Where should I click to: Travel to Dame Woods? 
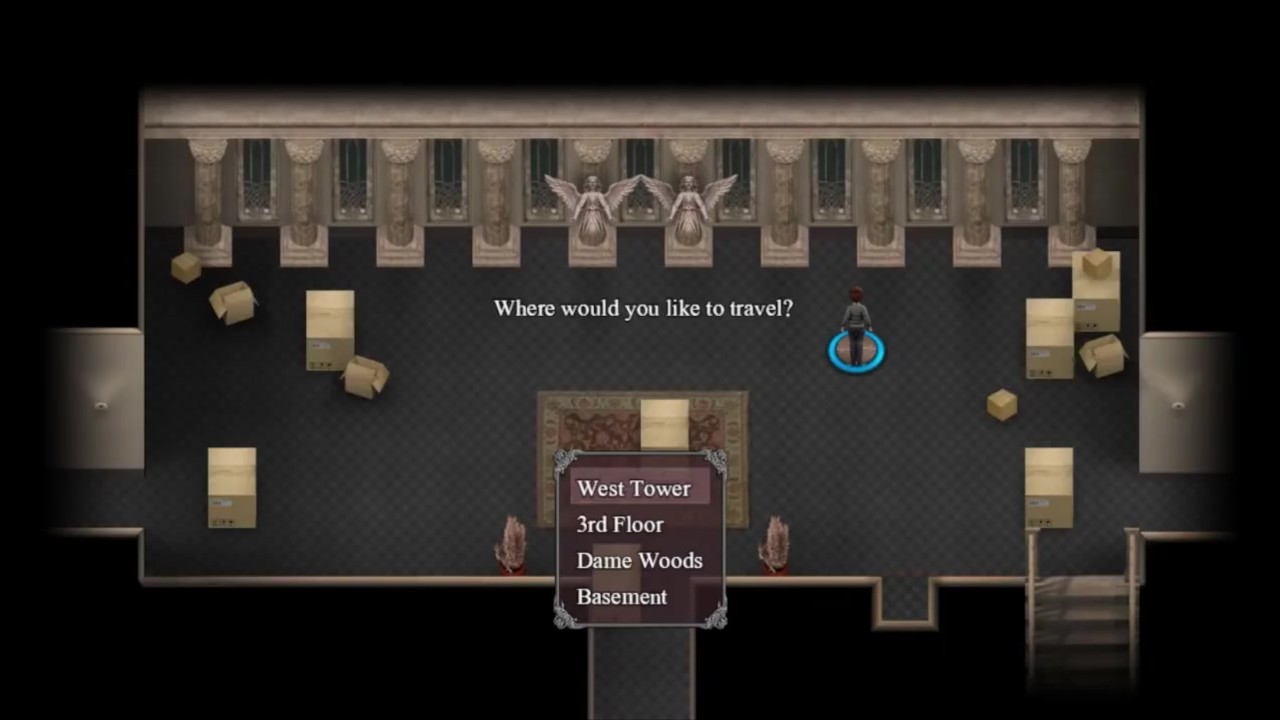coord(639,561)
